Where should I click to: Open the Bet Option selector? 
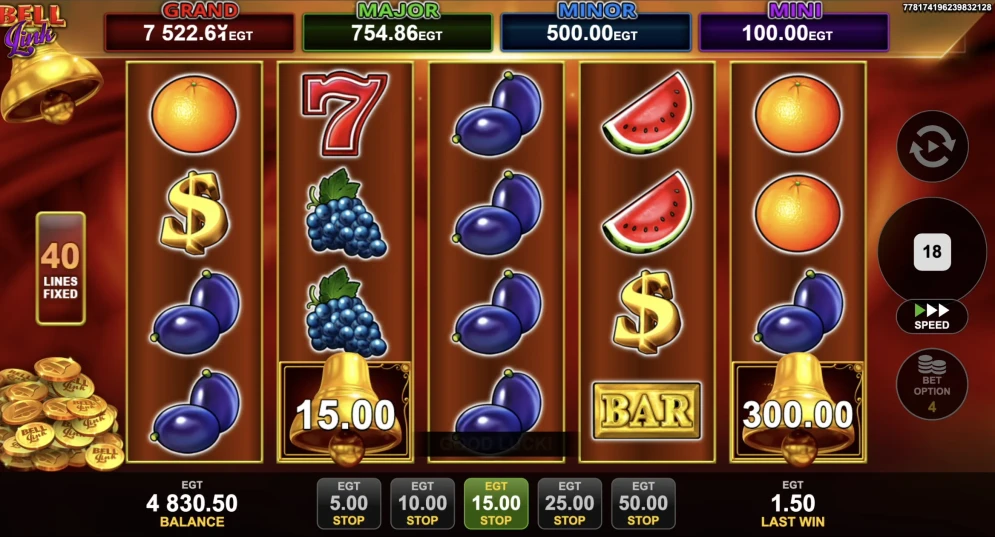point(932,383)
